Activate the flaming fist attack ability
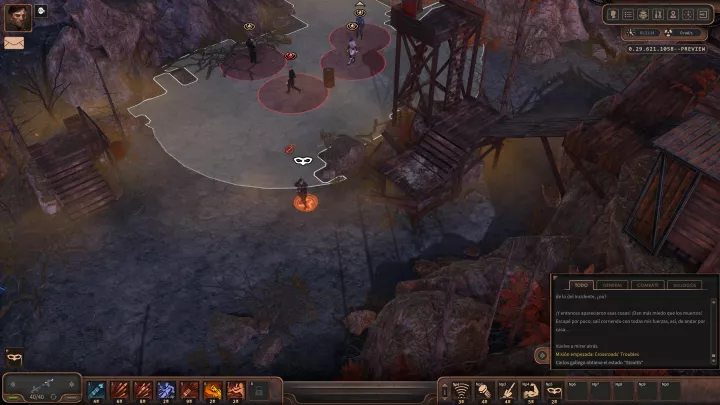Screen dimensions: 720x405 [x=212, y=389]
